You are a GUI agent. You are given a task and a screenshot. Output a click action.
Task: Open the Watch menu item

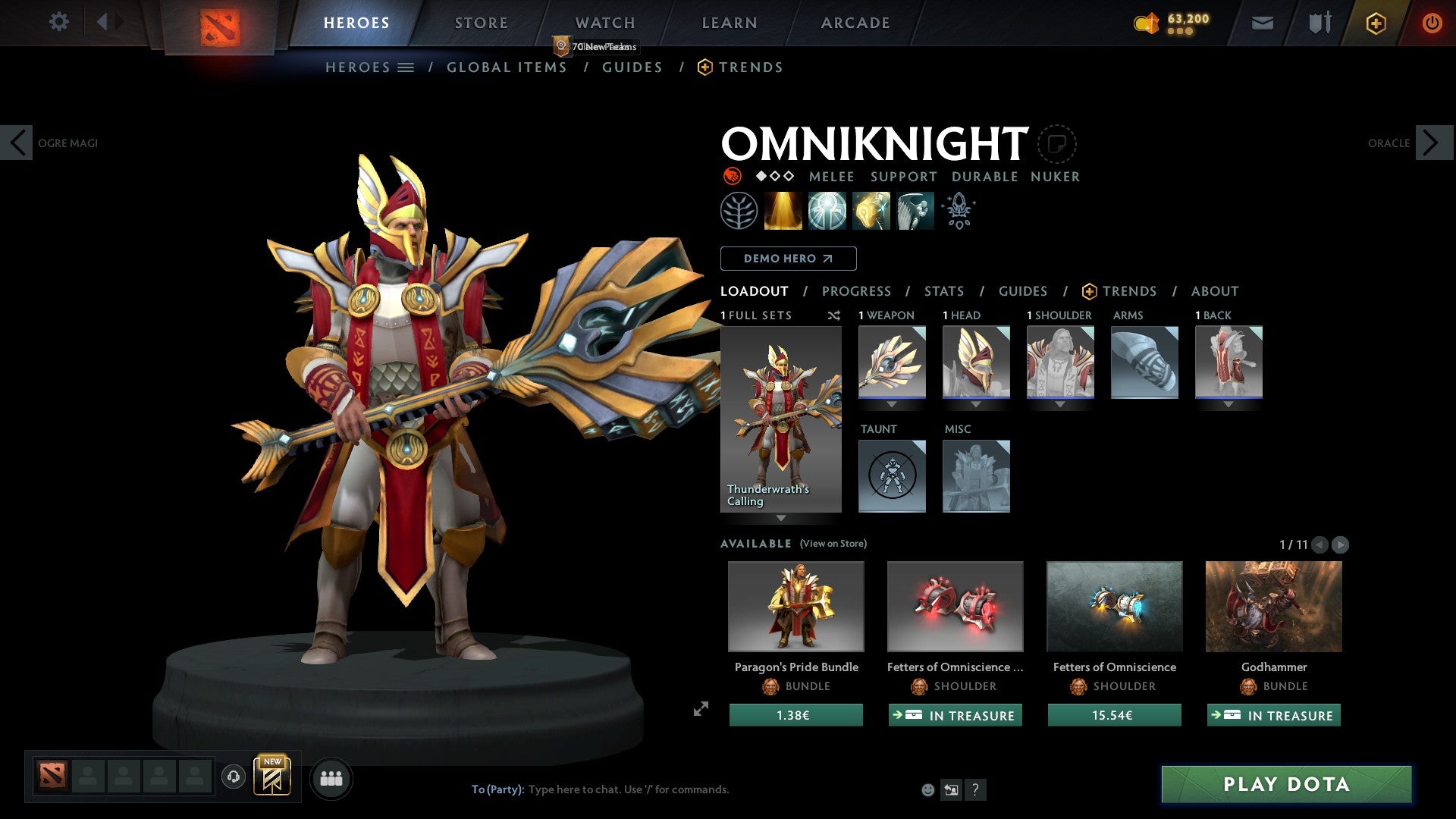point(604,23)
